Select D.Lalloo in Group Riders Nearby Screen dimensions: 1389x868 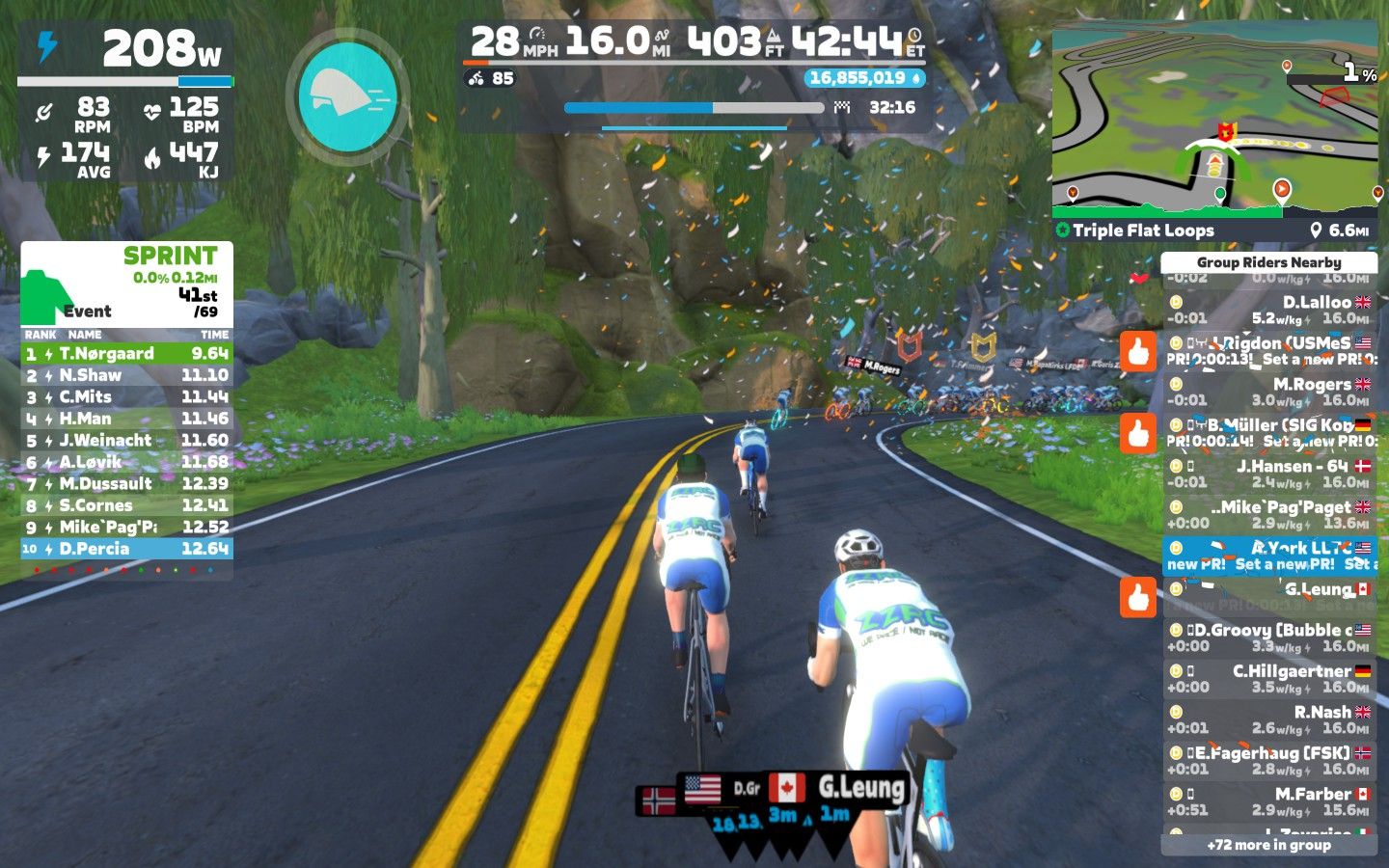click(x=1268, y=310)
